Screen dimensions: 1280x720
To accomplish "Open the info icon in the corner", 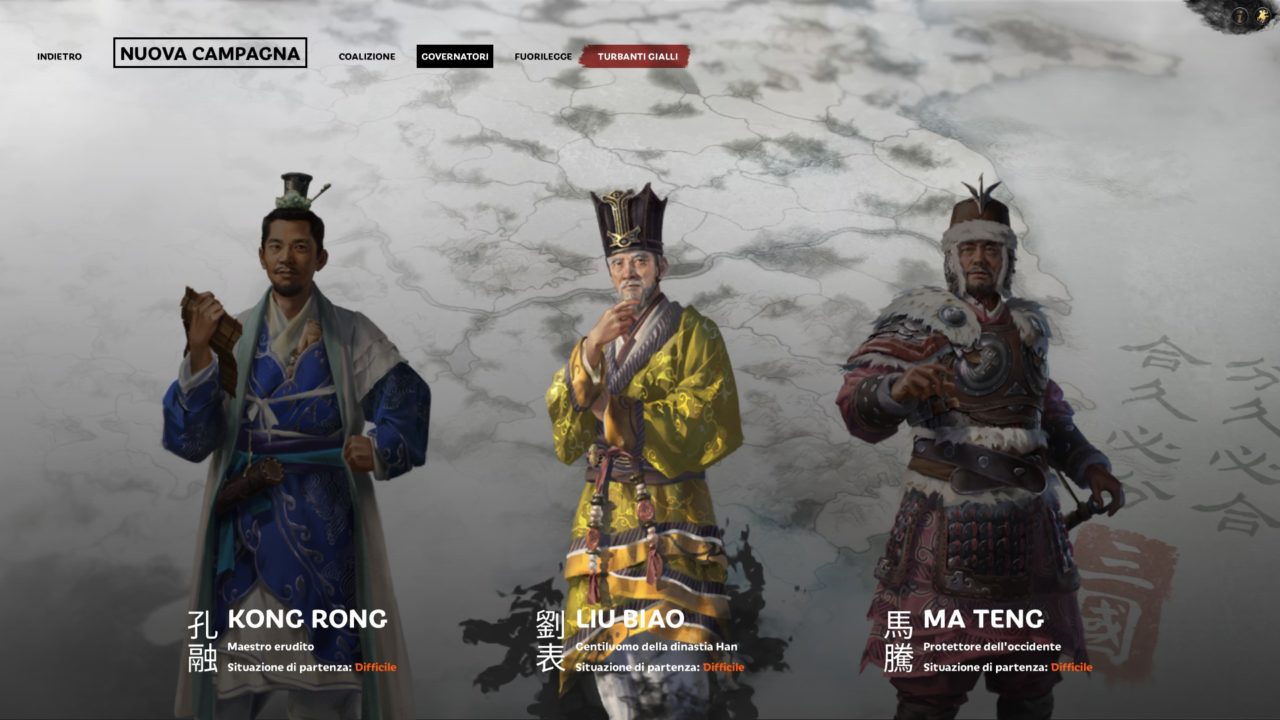I will [x=1239, y=15].
